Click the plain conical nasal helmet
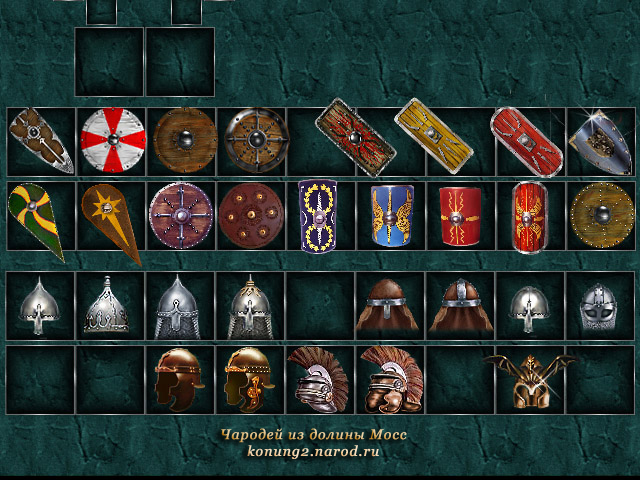Screen dimensions: 640x480 coord(37,303)
